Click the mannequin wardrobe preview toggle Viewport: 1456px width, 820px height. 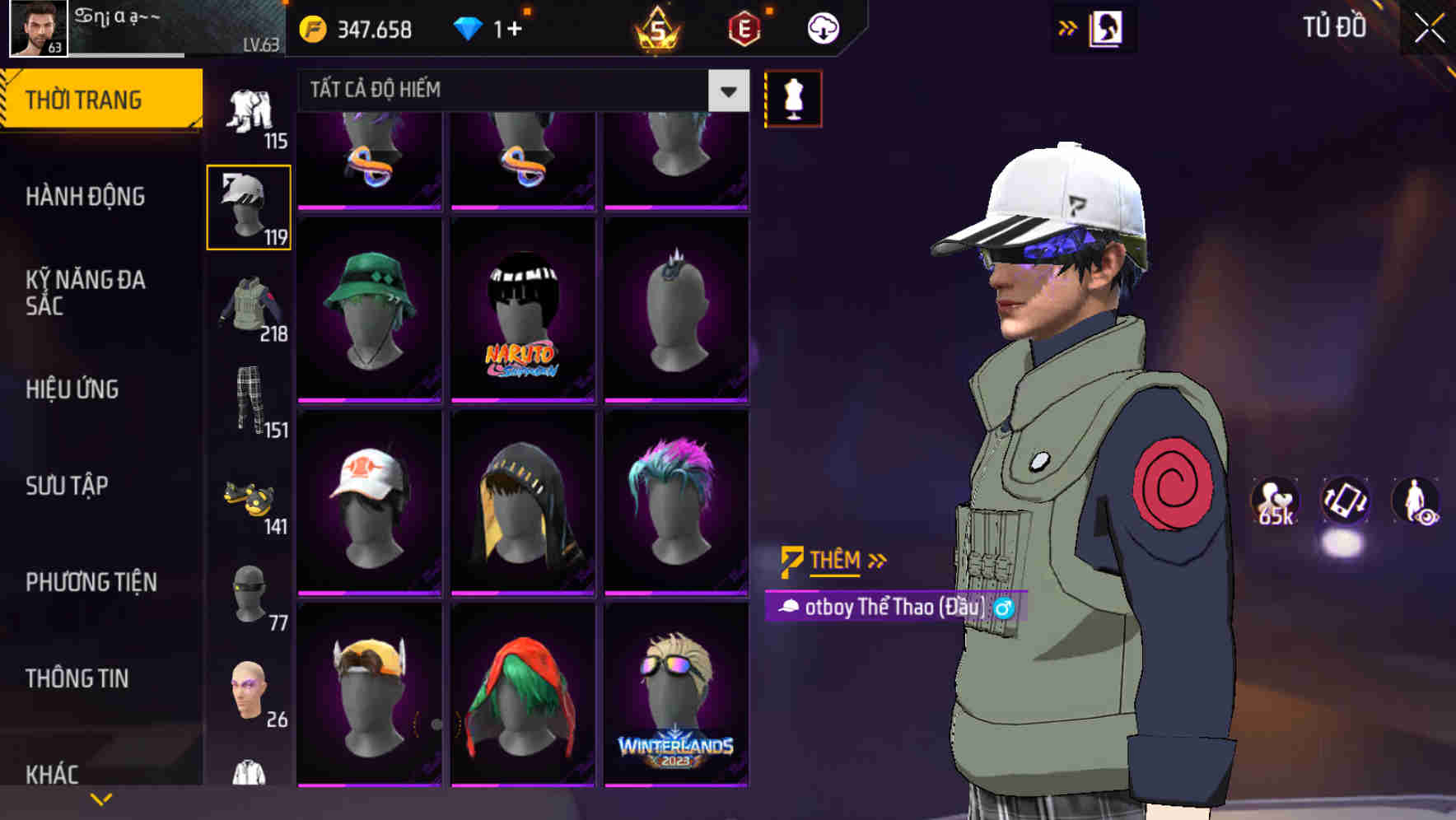click(793, 99)
